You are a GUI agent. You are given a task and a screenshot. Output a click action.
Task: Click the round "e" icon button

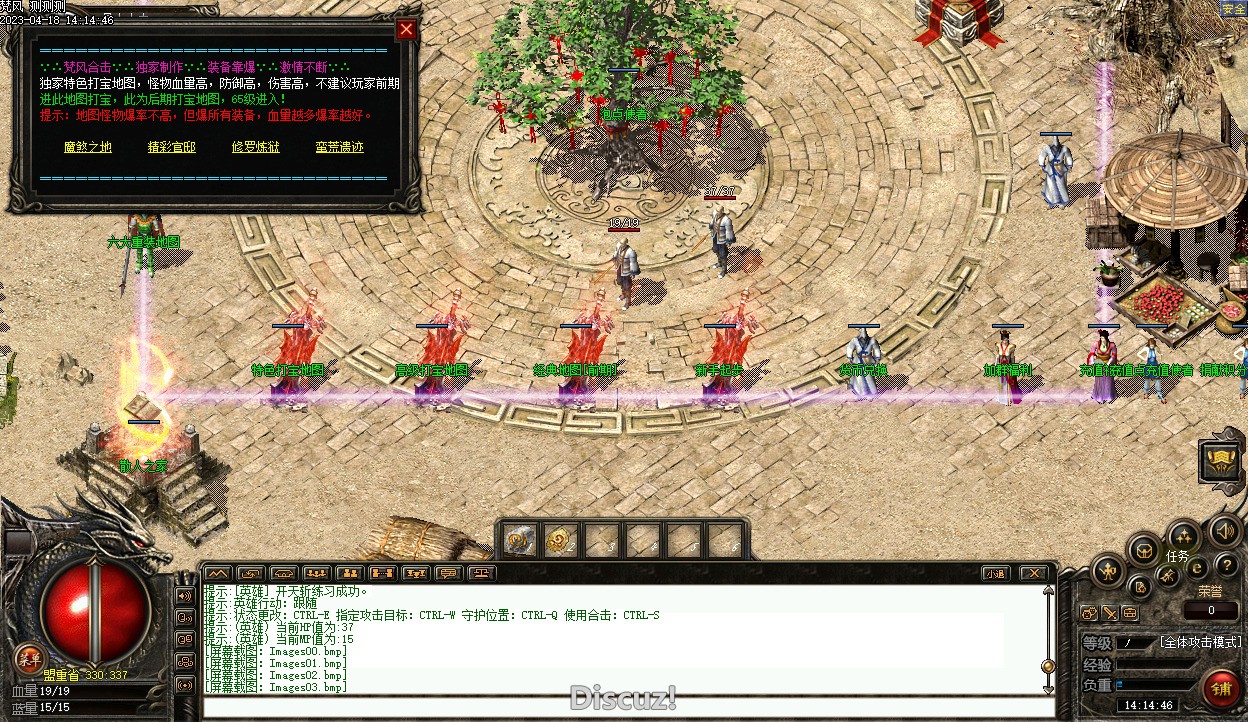pos(1197,568)
